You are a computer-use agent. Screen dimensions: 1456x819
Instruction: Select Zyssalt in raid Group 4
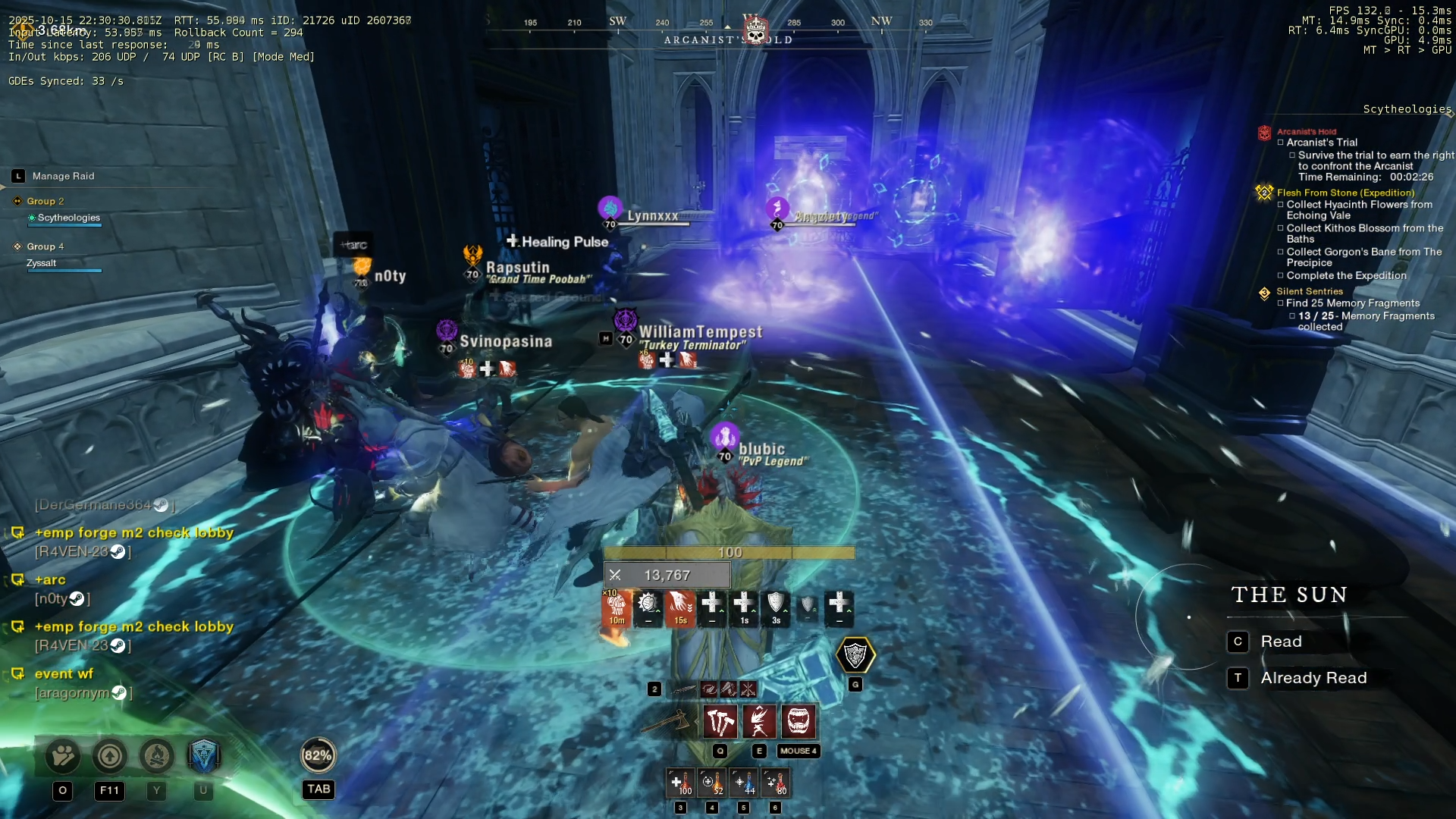[x=42, y=263]
